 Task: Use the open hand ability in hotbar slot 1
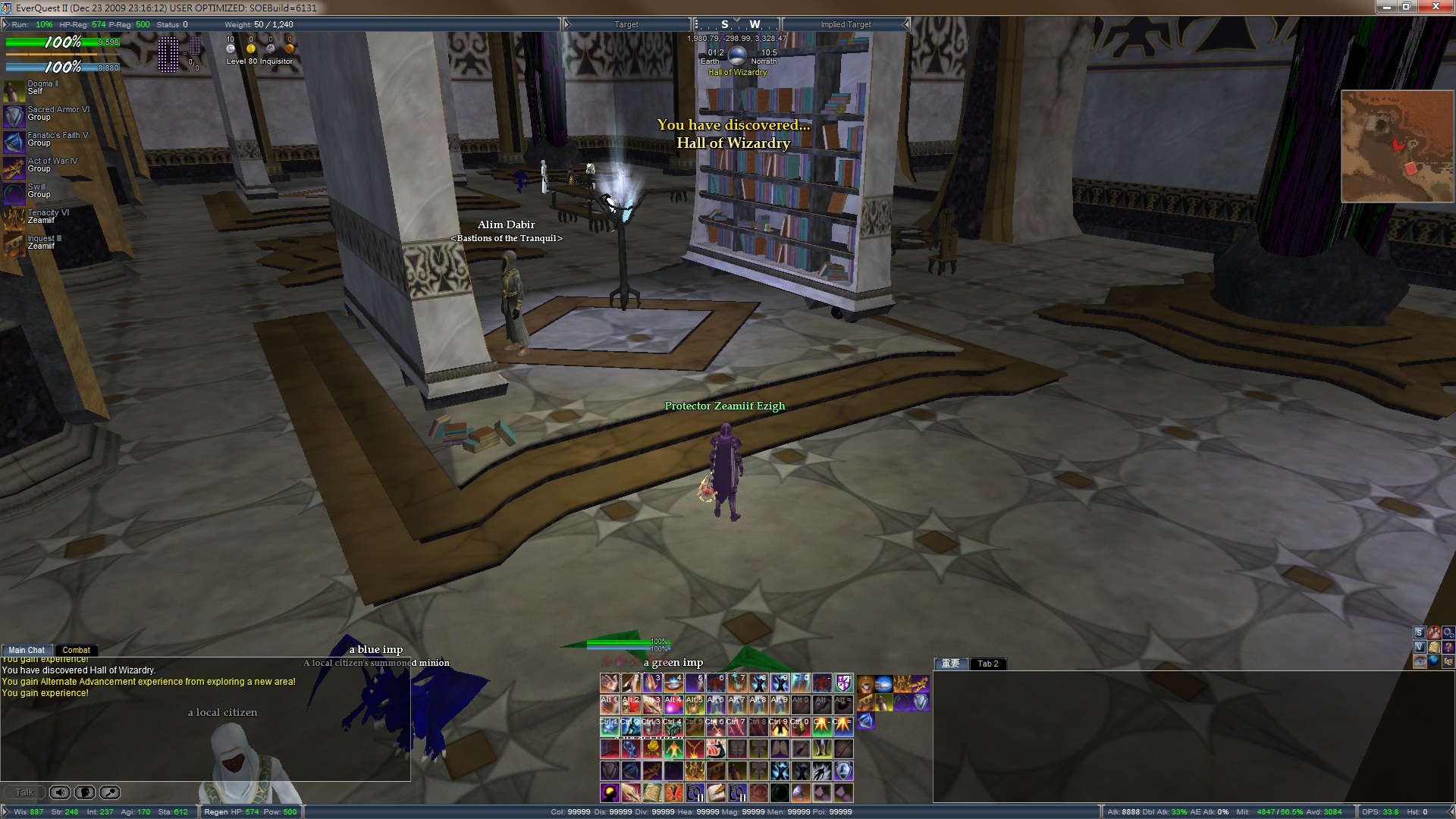pos(610,682)
